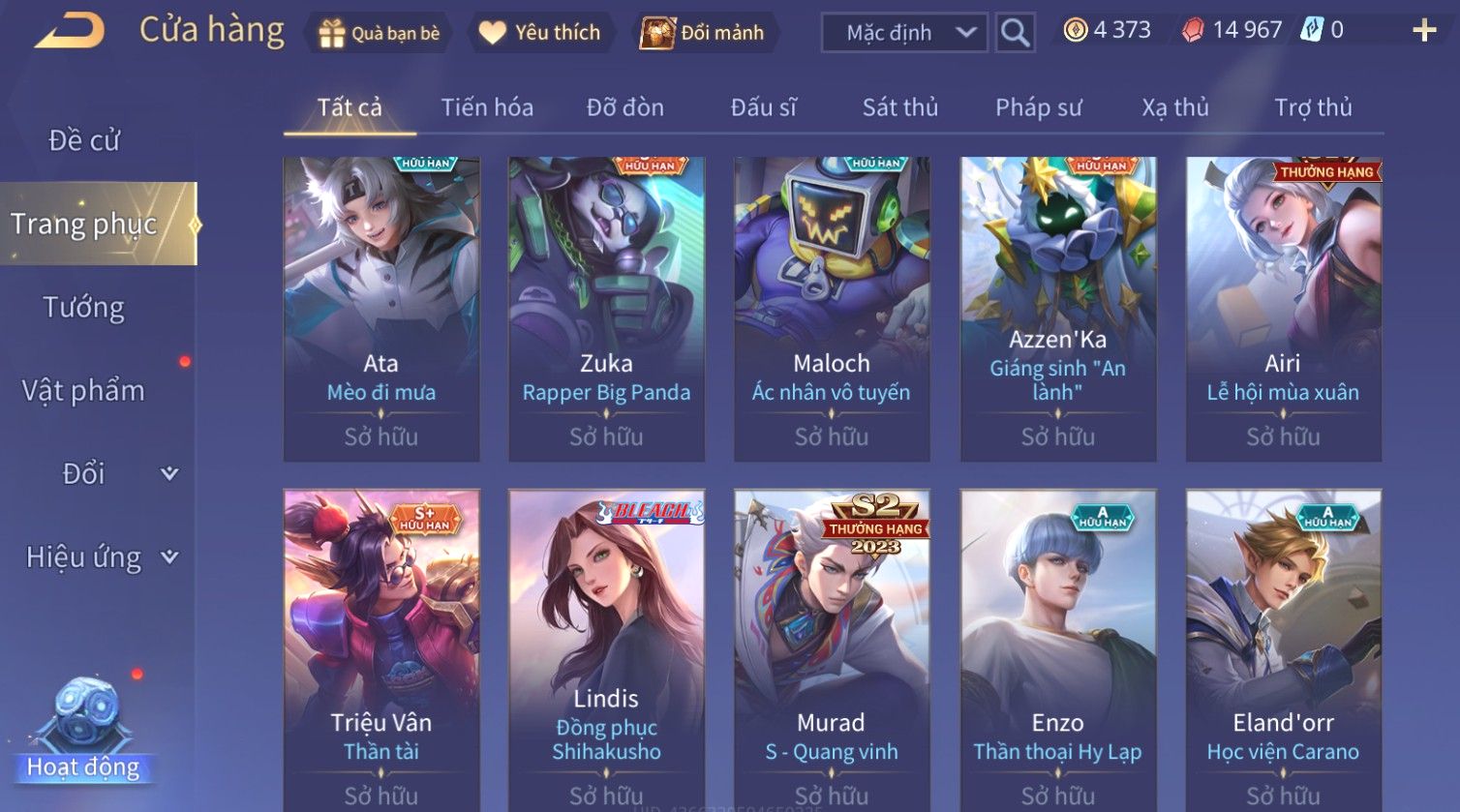View the Airi Lễ hội mùa xuân skin
The height and width of the screenshot is (812, 1460).
tap(1283, 309)
